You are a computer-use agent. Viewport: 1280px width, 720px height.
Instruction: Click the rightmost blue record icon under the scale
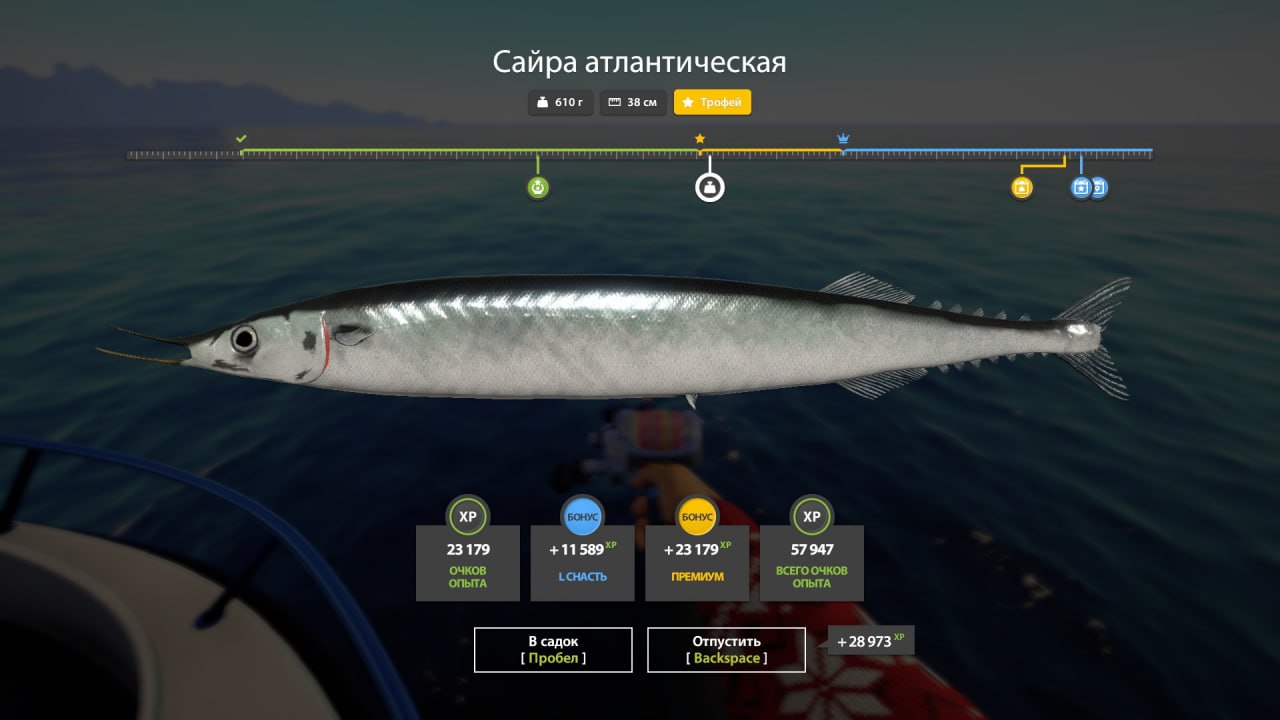1099,187
